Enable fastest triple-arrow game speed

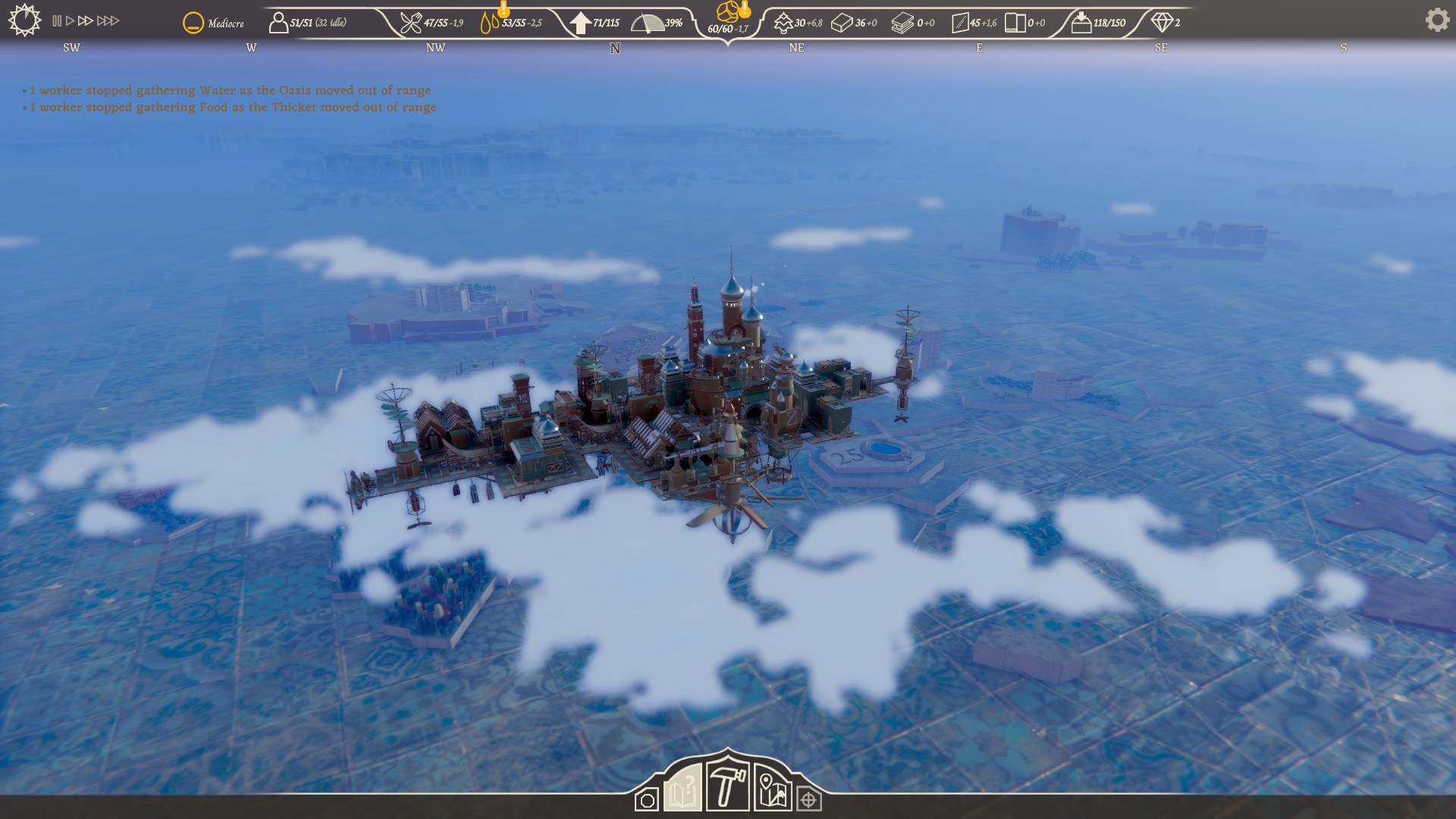coord(109,21)
